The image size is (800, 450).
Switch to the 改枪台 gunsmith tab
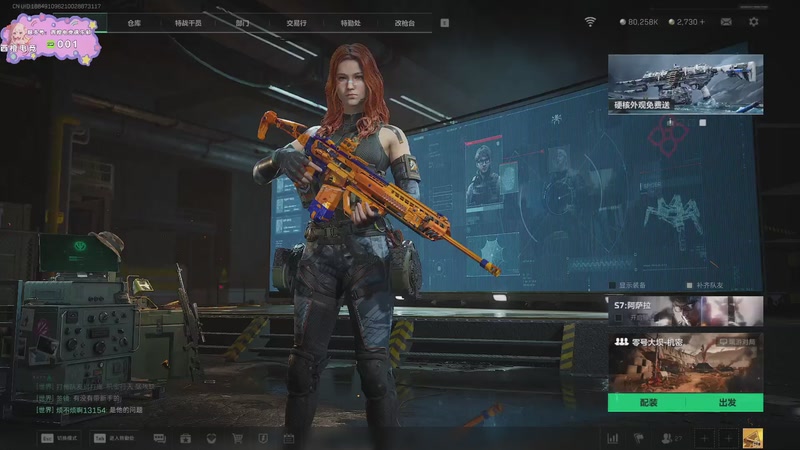coord(404,21)
